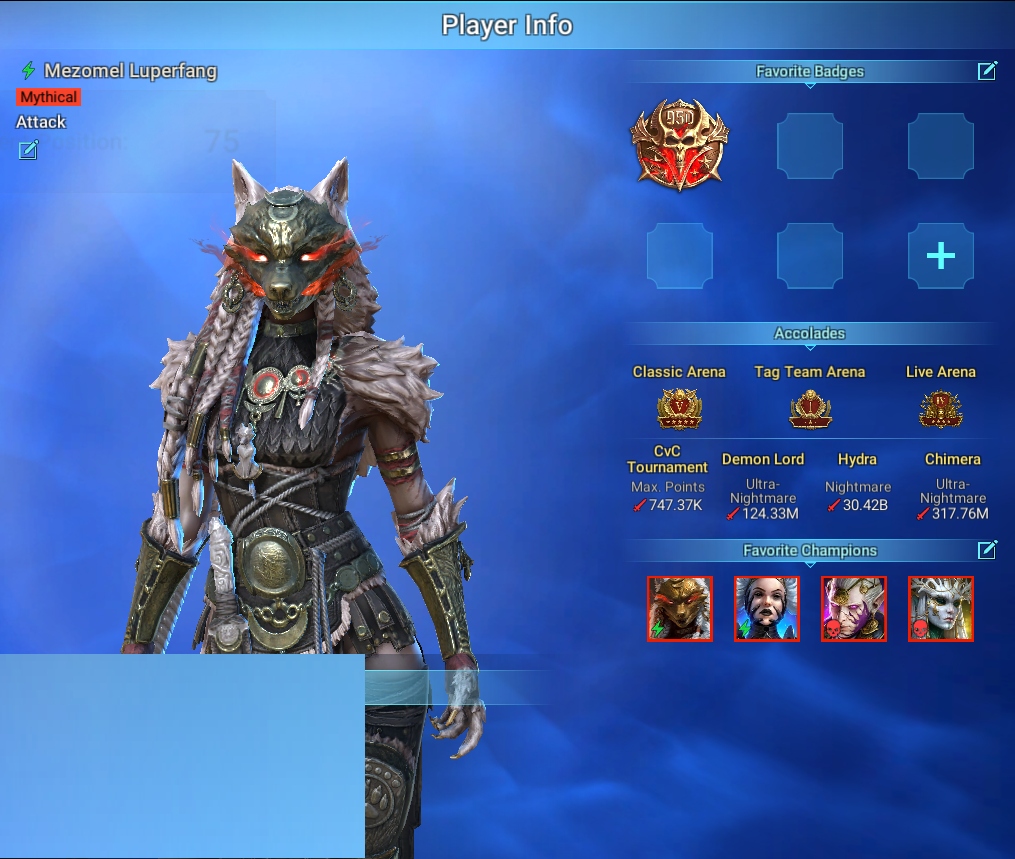Pick the pale masked champion portrait
Viewport: 1015px width, 859px height.
coord(941,608)
